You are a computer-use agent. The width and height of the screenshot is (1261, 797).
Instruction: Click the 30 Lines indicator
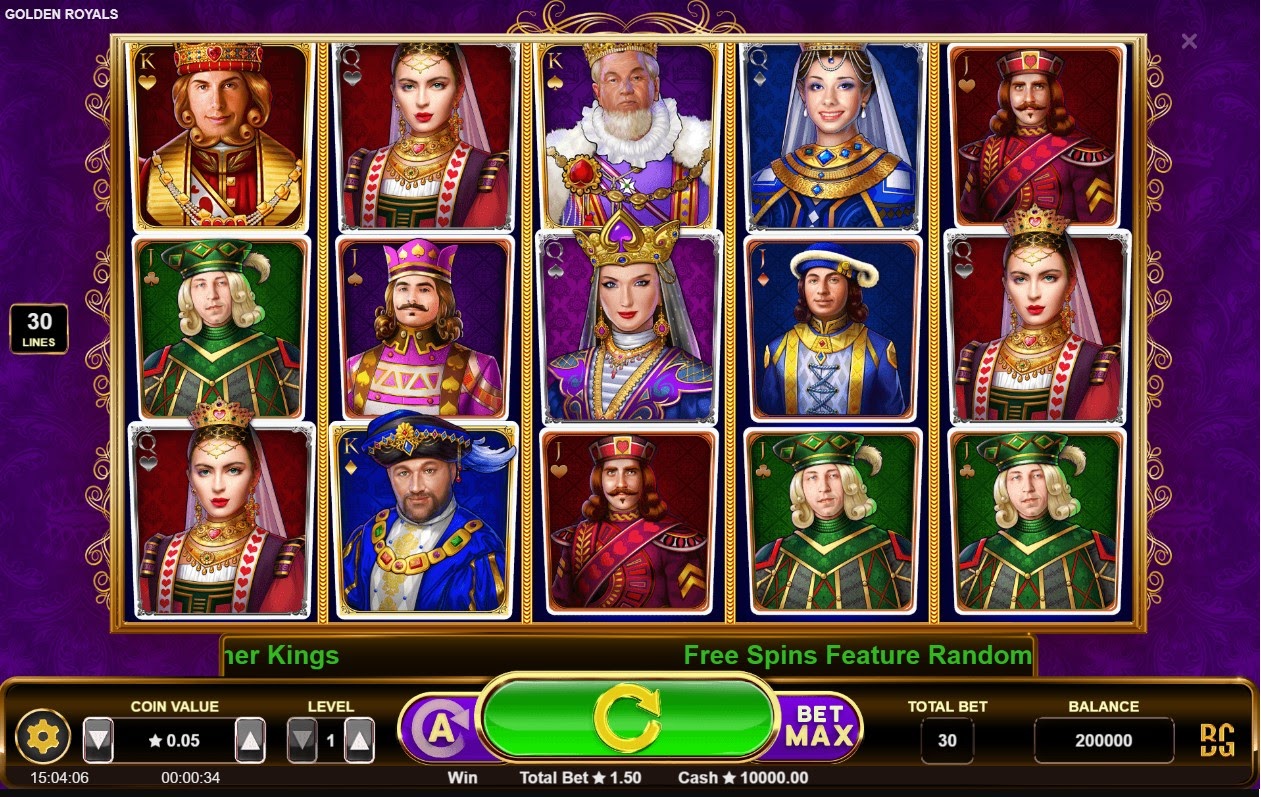(x=39, y=329)
